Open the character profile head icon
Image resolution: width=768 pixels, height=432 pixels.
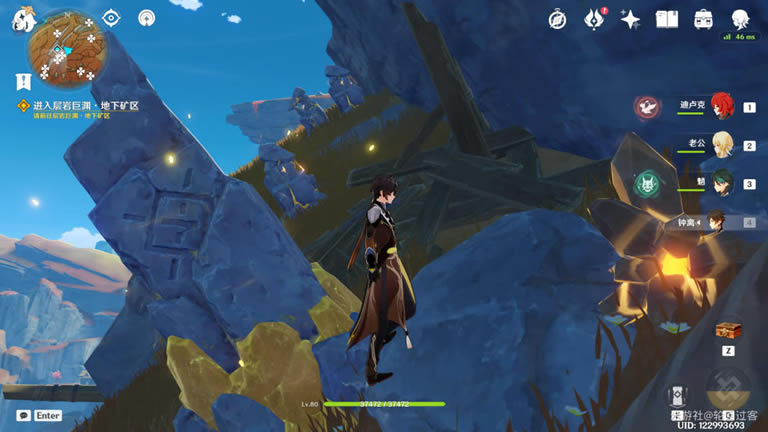pos(740,19)
